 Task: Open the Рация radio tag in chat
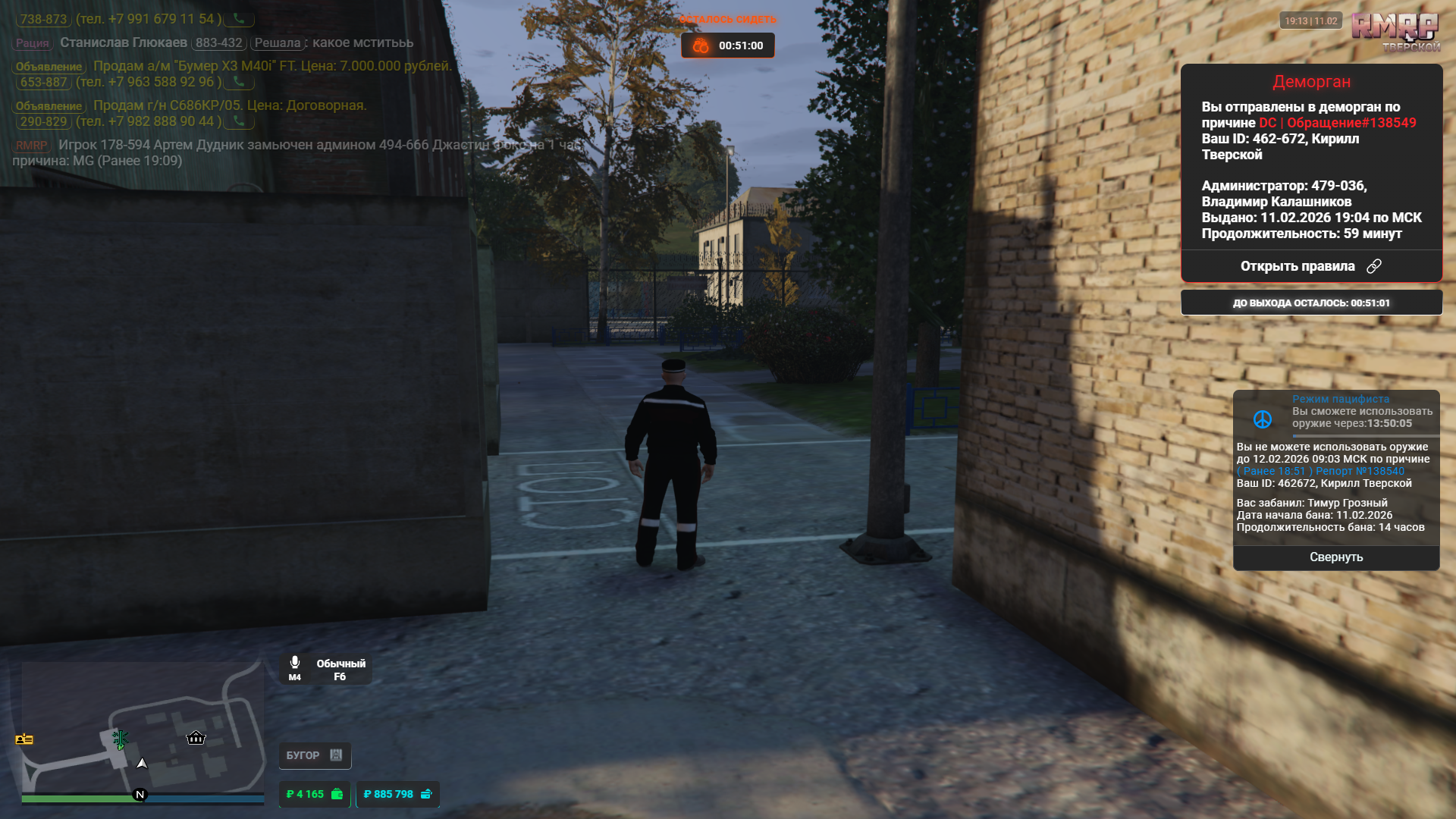(x=33, y=43)
